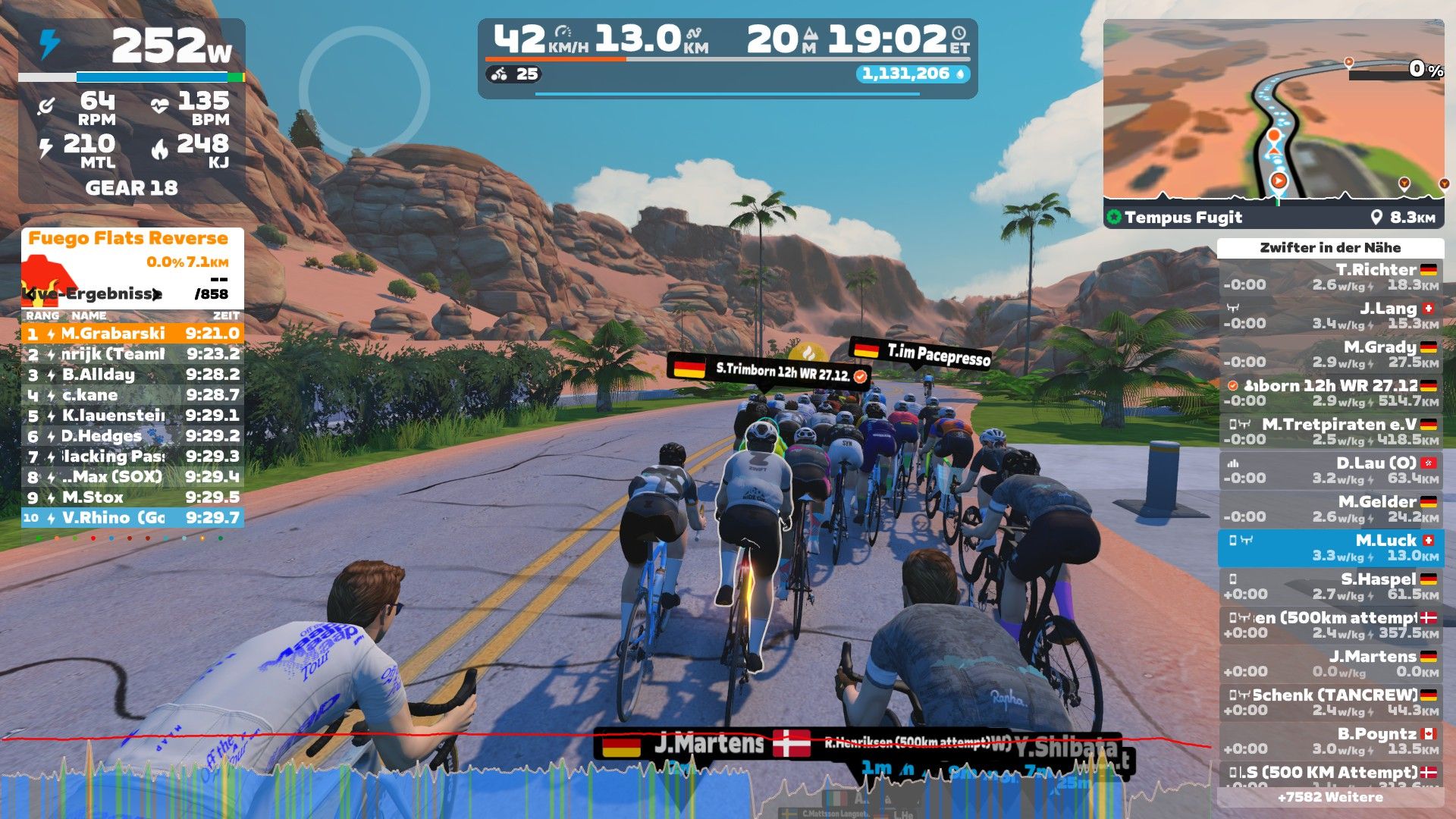The image size is (1456, 819).
Task: Select T.Richter in the nearby riders list
Action: (1330, 277)
